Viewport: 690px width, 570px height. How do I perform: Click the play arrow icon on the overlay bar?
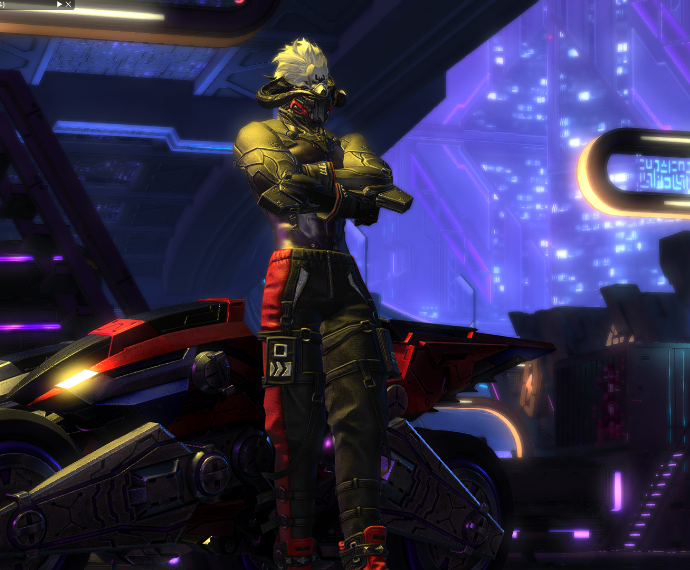point(59,4)
